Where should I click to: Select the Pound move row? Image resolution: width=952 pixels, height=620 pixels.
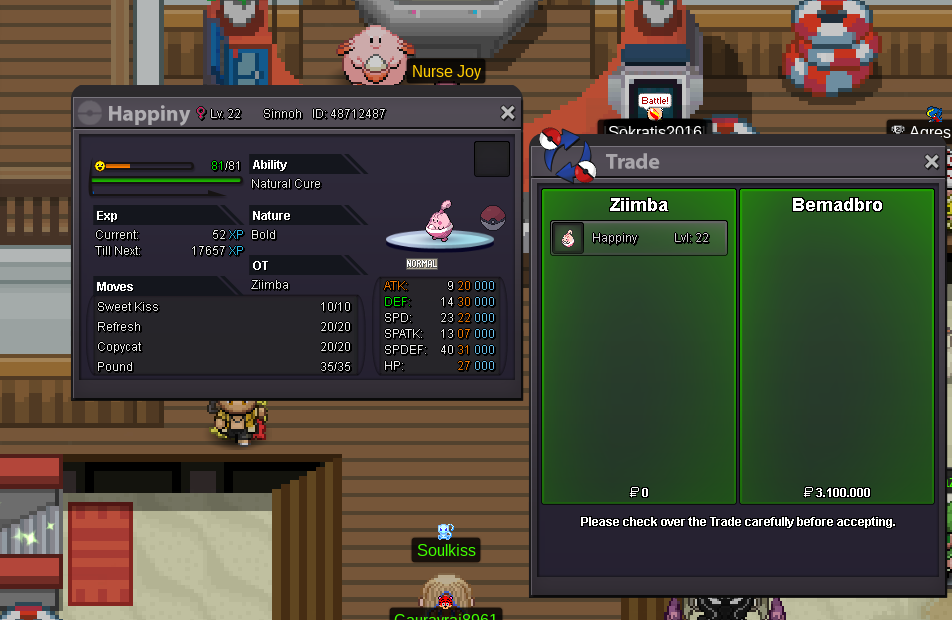pyautogui.click(x=223, y=367)
